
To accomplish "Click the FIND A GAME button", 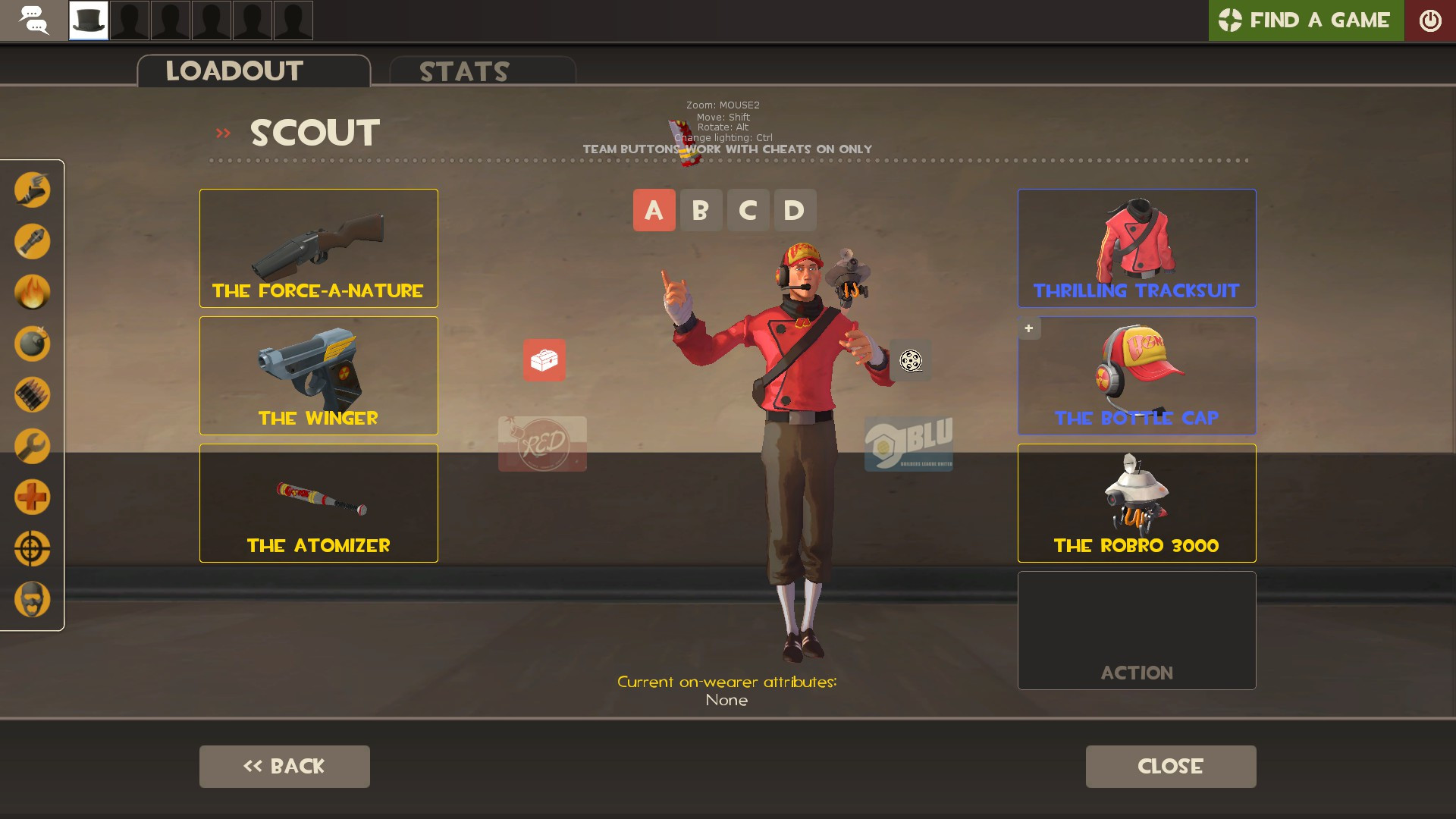I will click(x=1306, y=20).
